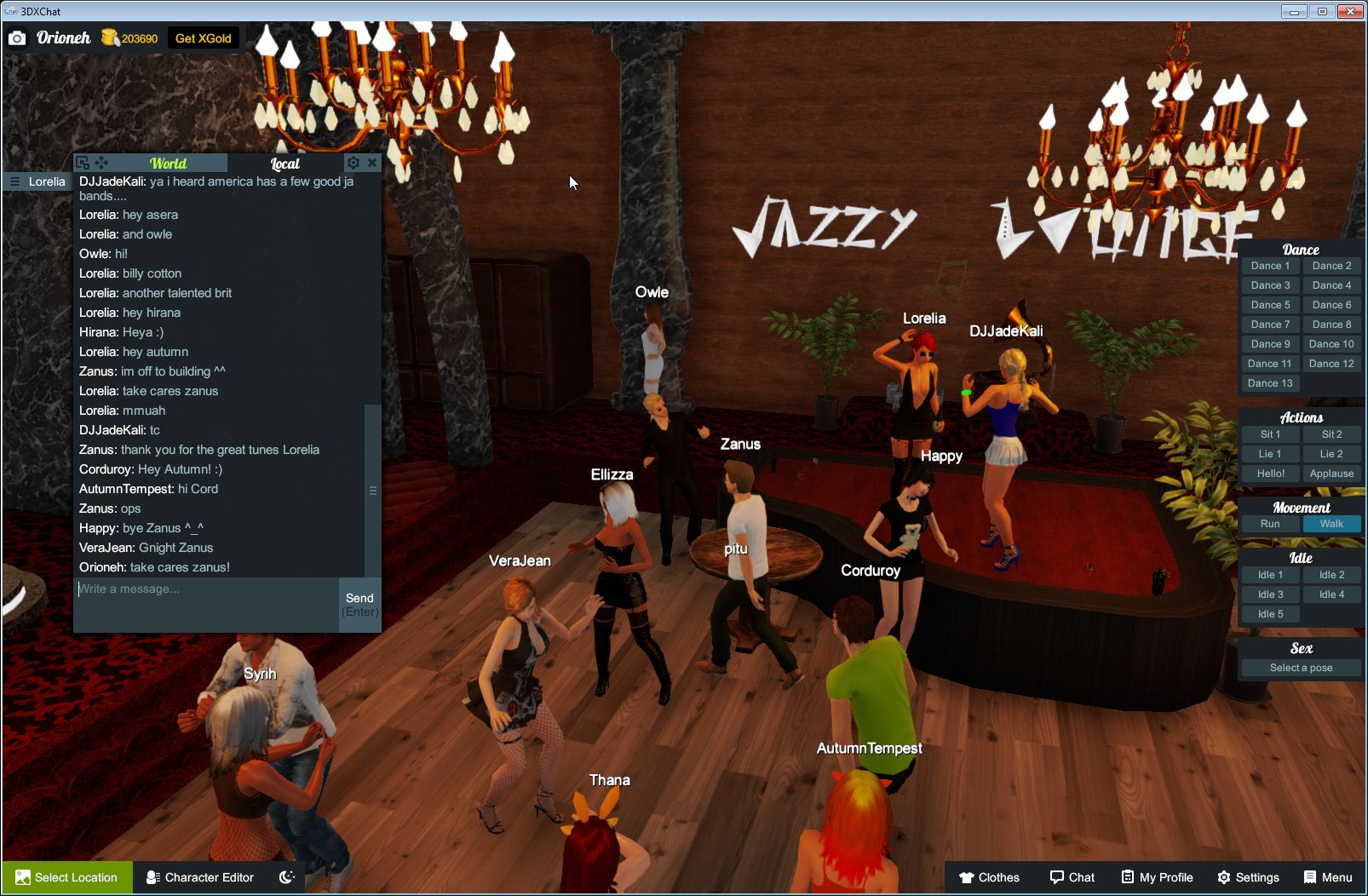The height and width of the screenshot is (896, 1368).
Task: Open Select a pose under Sex panel
Action: pos(1300,667)
